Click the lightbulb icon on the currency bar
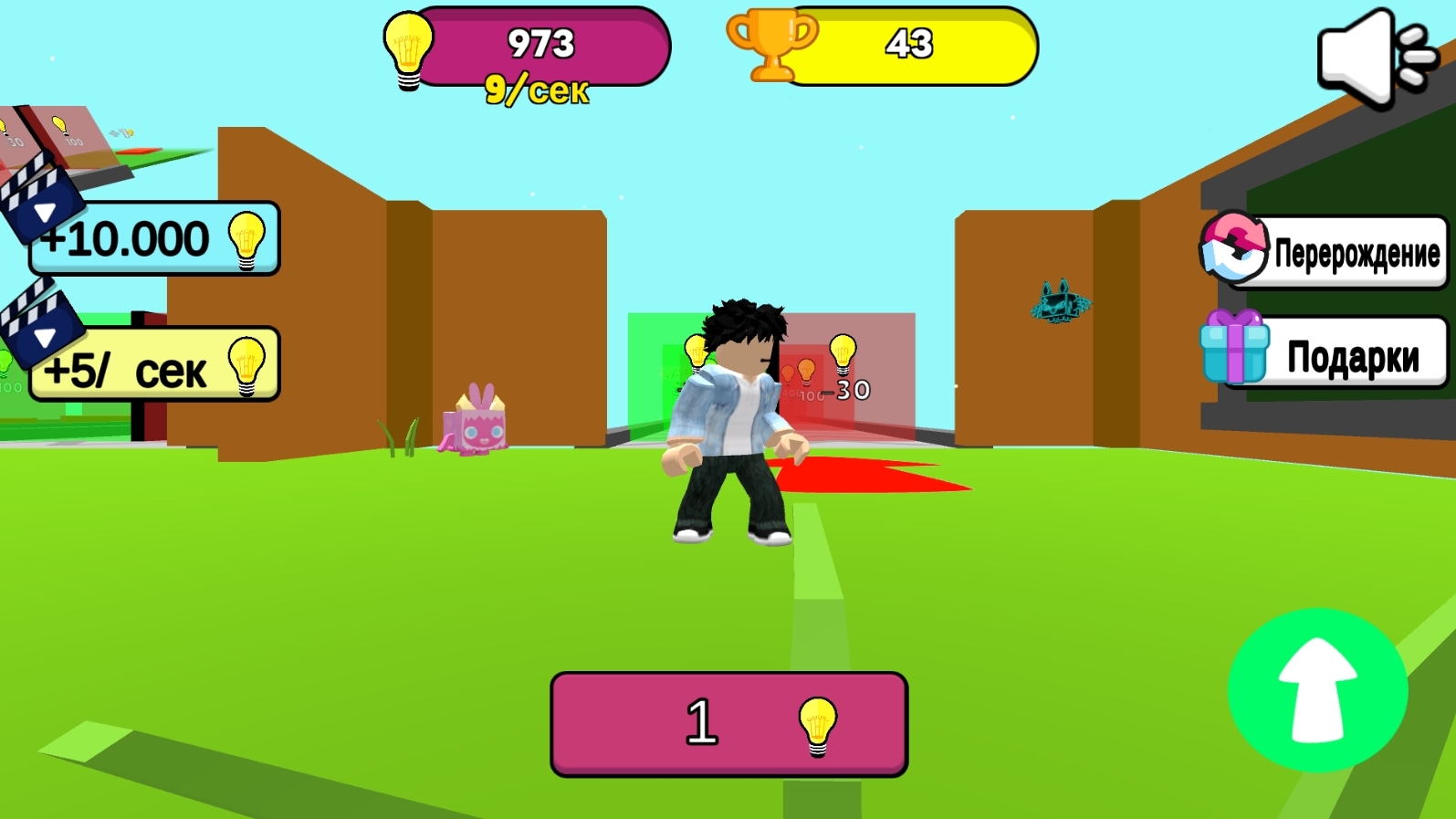The image size is (1456, 819). 407,50
